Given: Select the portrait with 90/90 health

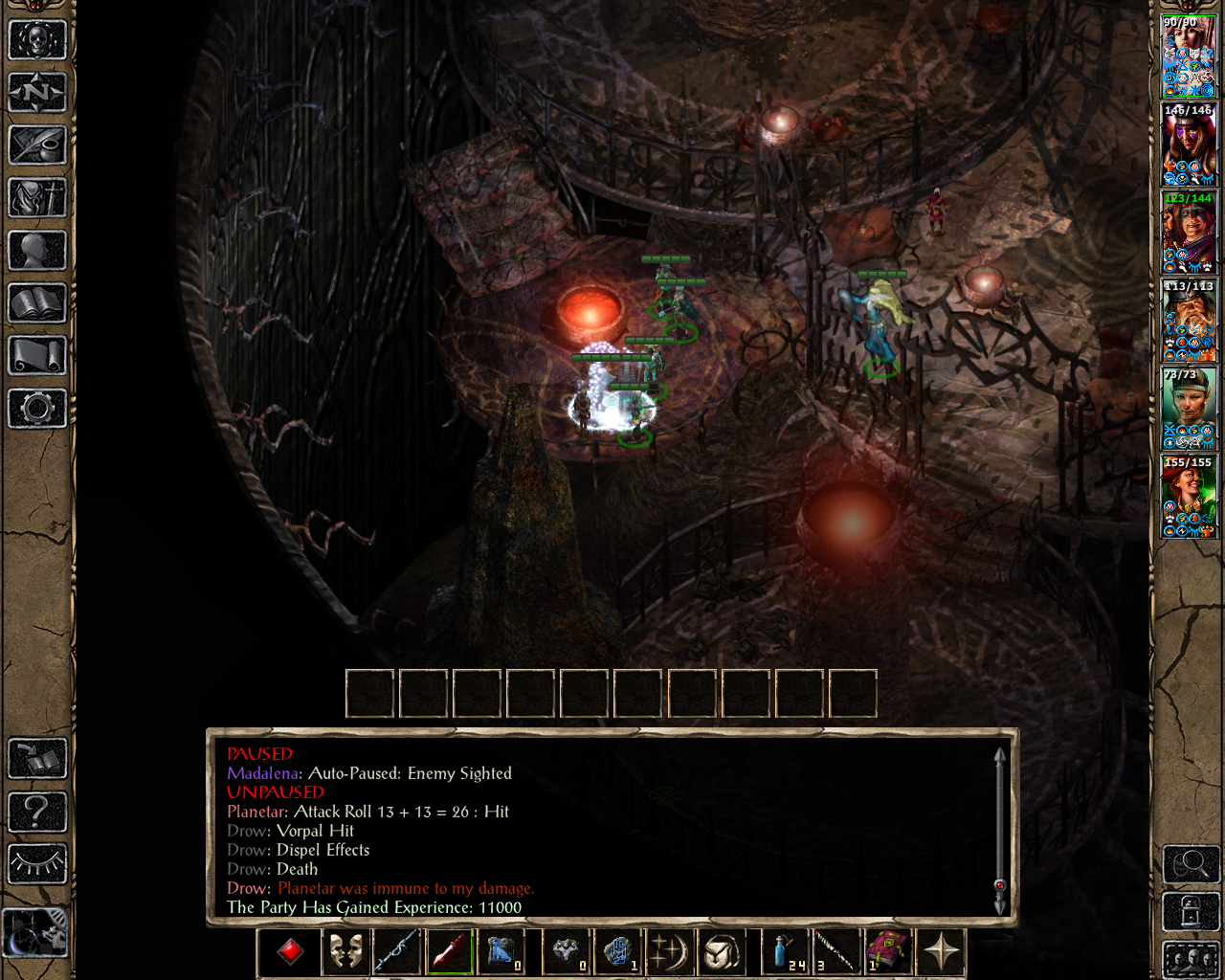Looking at the screenshot, I should tap(1189, 56).
